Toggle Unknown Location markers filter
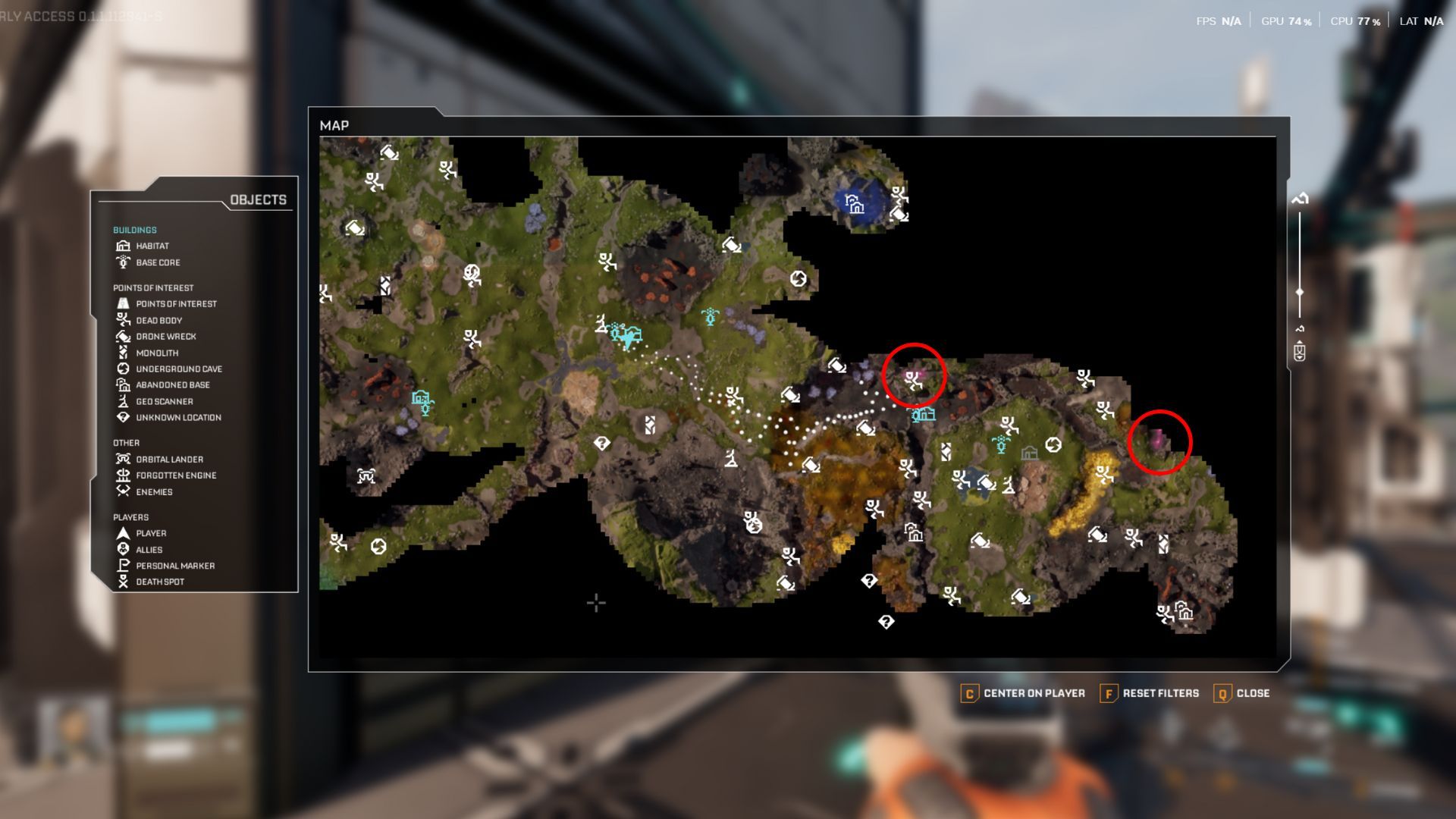Image resolution: width=1456 pixels, height=819 pixels. pos(177,418)
